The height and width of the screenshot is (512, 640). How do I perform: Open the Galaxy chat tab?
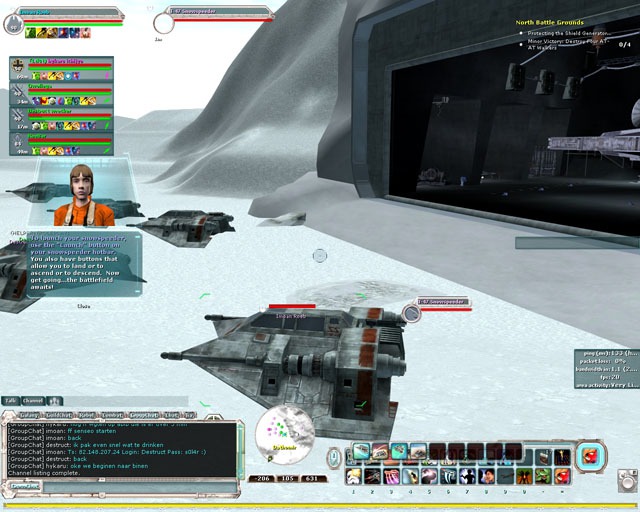[29, 414]
